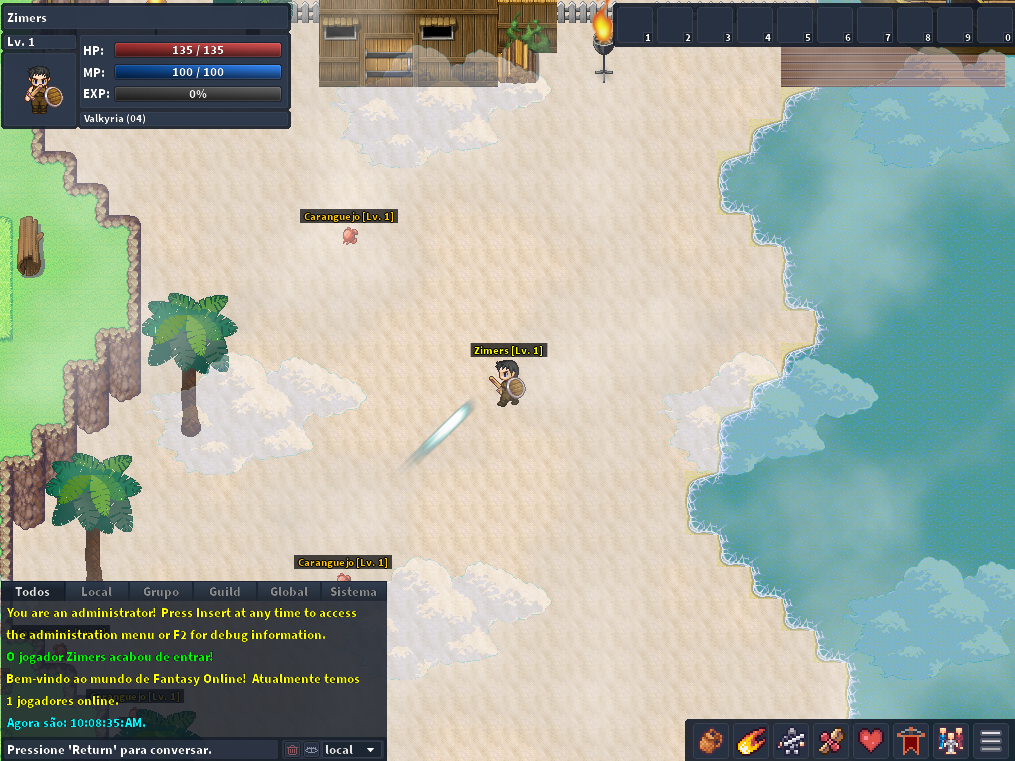Focus the chat message input field
The image size is (1015, 761).
pos(140,750)
